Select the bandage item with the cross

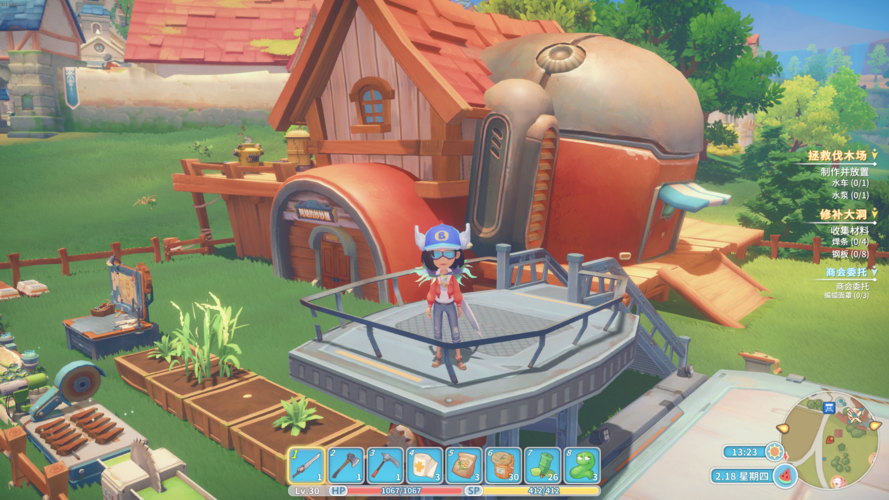click(x=424, y=465)
